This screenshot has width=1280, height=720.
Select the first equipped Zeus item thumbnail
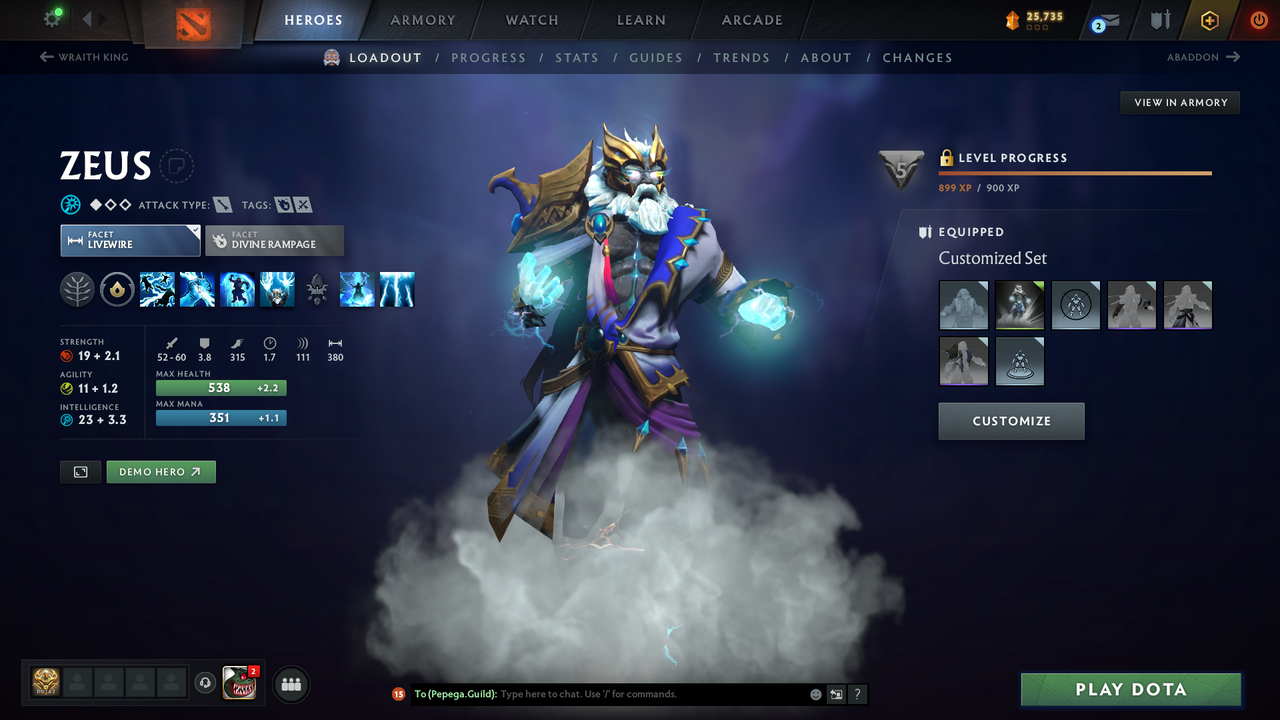click(x=963, y=305)
